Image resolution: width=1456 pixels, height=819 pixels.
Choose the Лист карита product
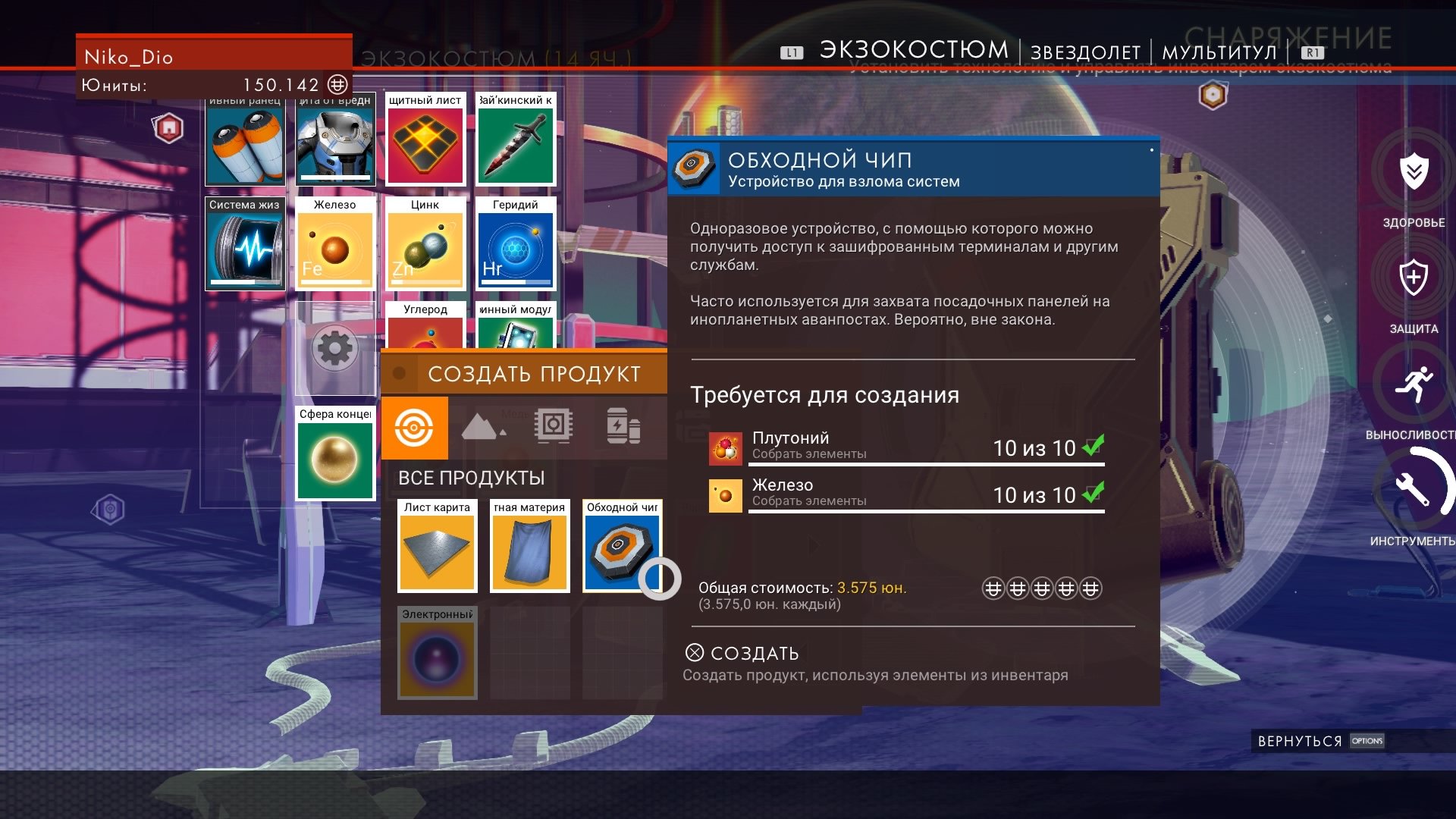coord(438,546)
